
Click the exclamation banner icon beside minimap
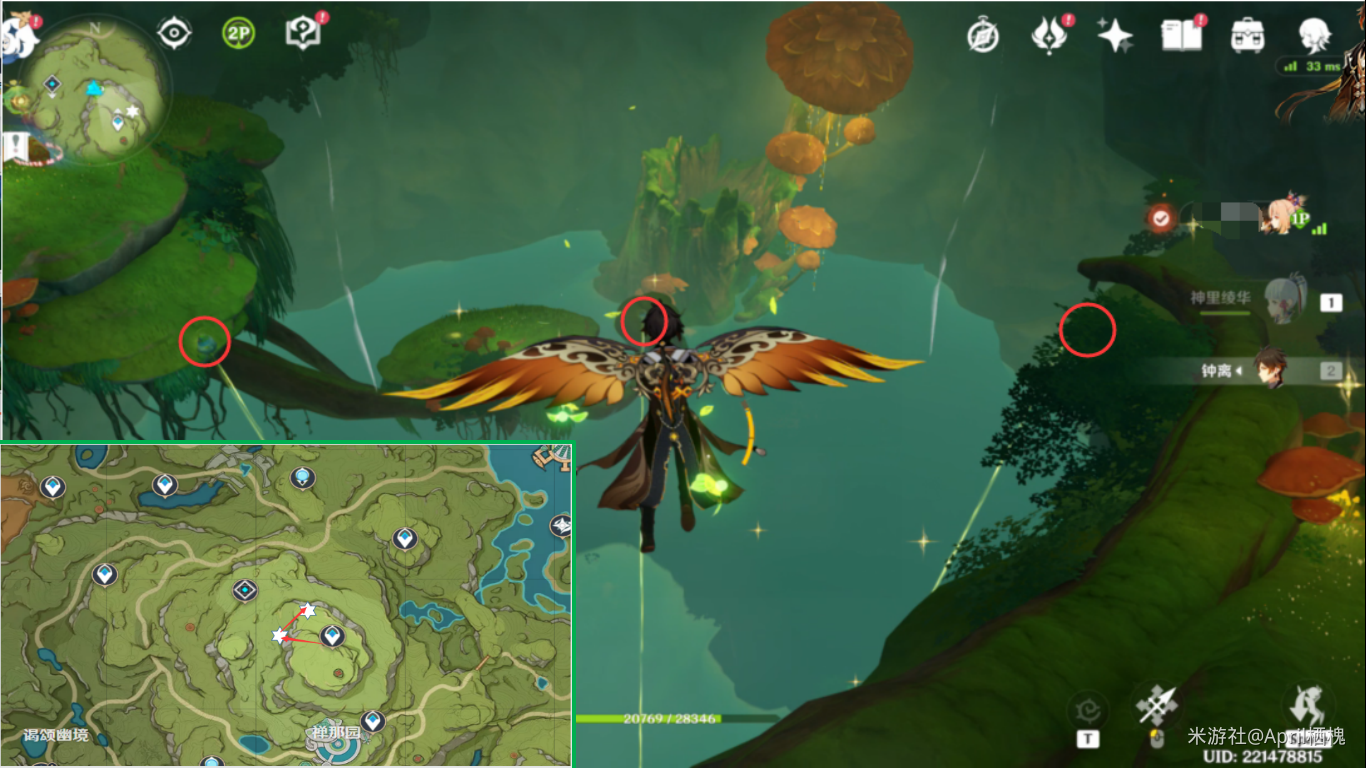click(15, 148)
